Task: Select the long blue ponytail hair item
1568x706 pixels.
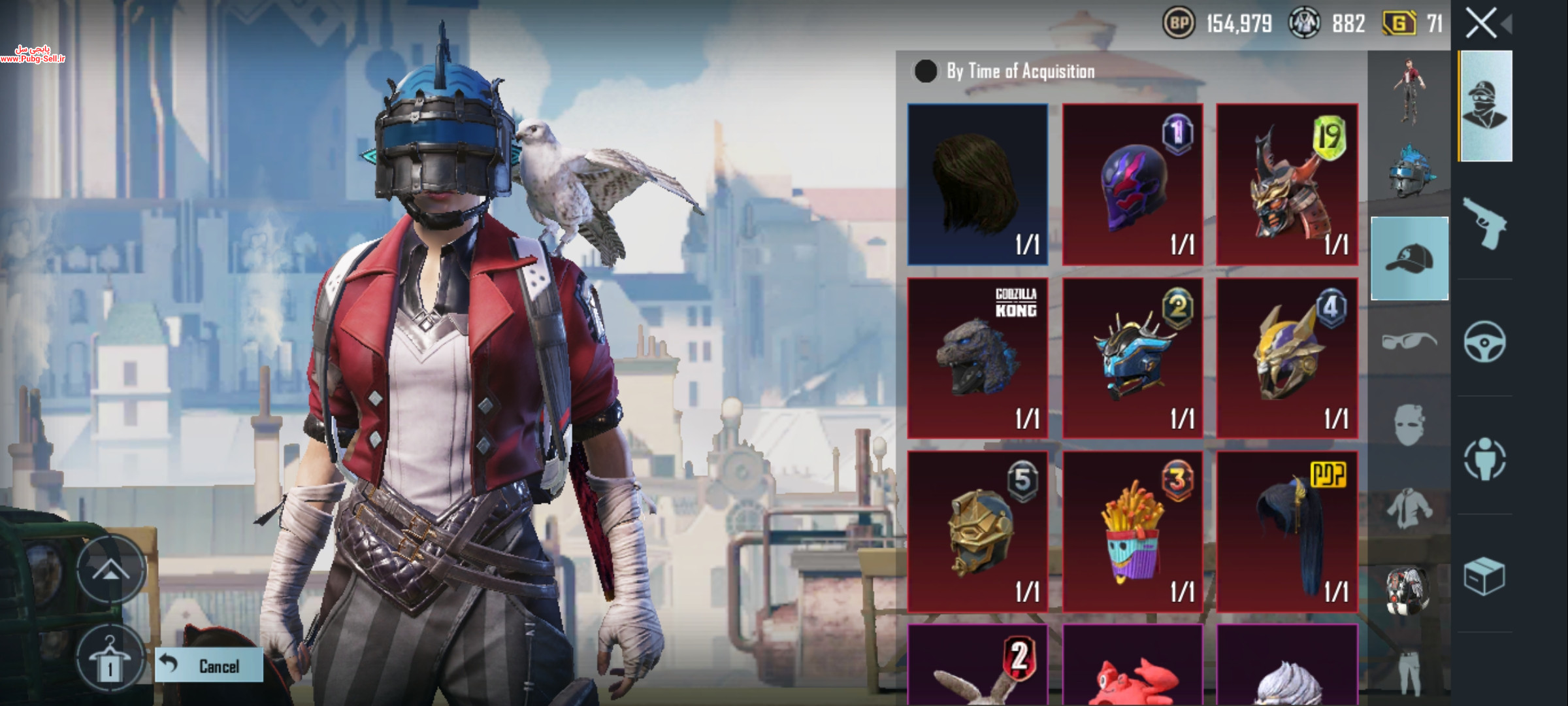Action: tap(1286, 531)
